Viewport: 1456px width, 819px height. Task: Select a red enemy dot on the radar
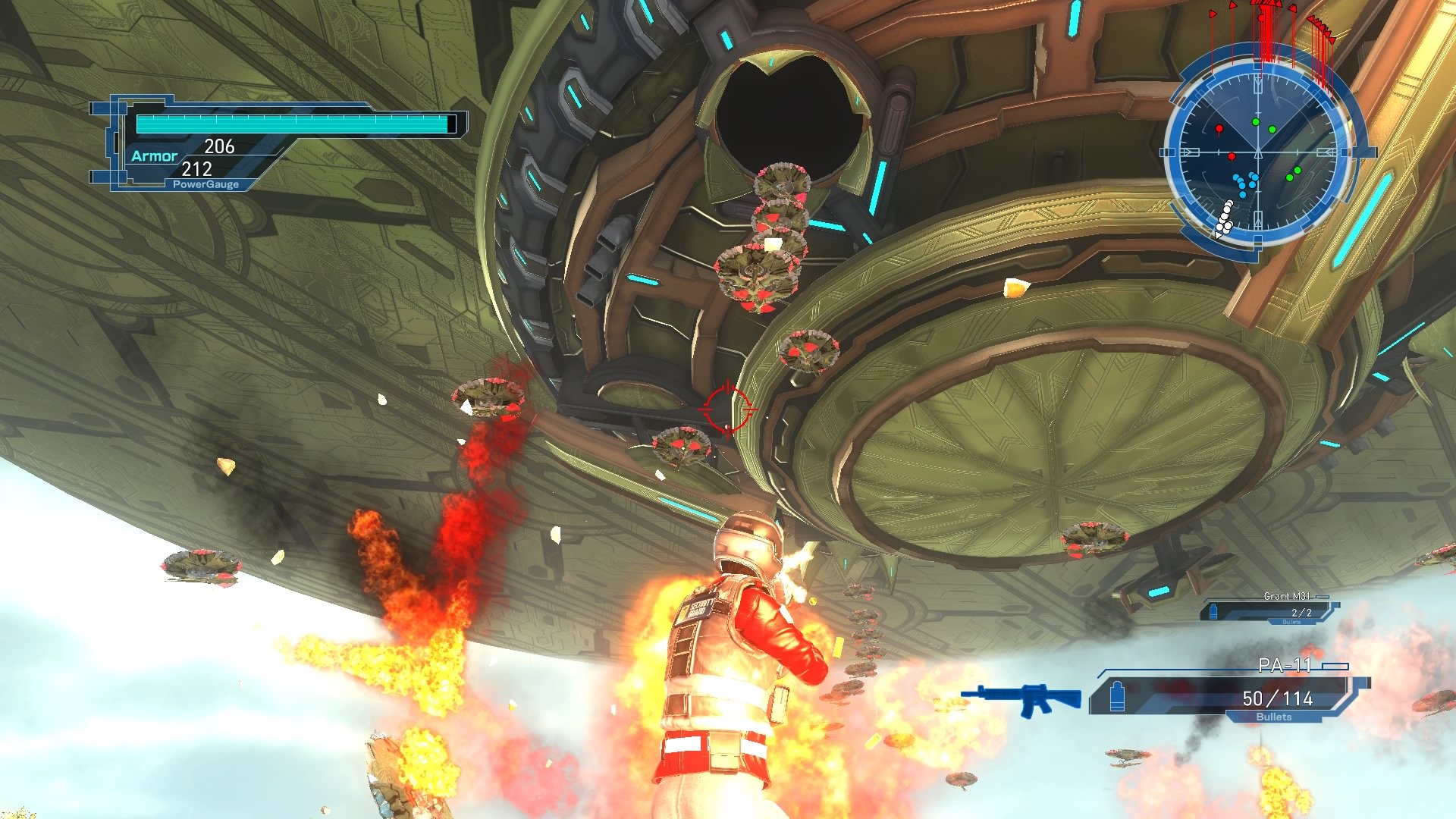1219,128
